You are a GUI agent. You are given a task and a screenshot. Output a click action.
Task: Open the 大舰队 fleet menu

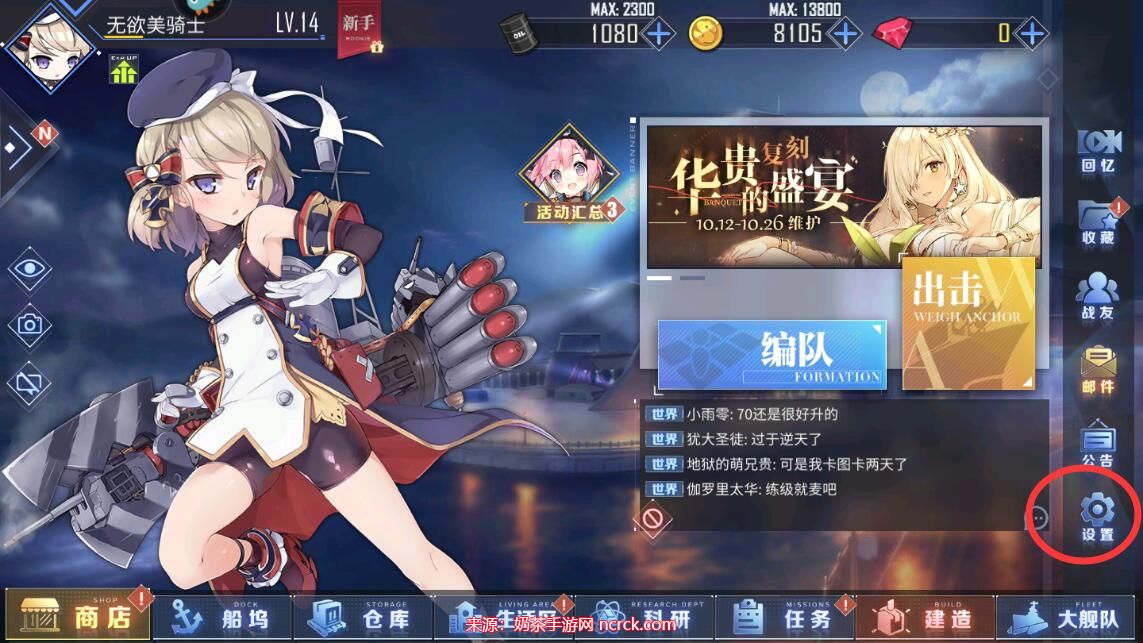click(x=1071, y=616)
